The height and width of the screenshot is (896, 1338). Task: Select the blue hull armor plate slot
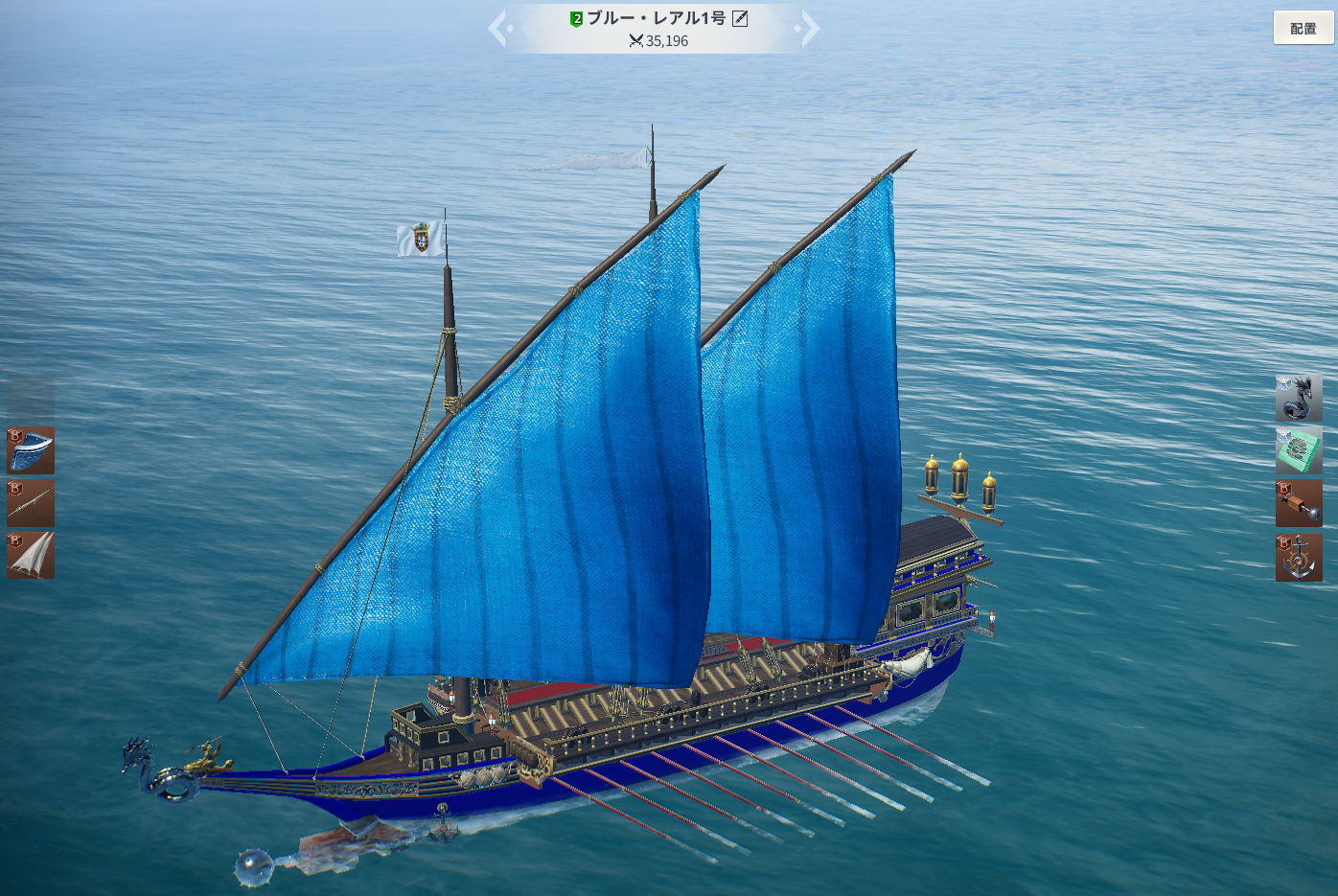[x=31, y=450]
